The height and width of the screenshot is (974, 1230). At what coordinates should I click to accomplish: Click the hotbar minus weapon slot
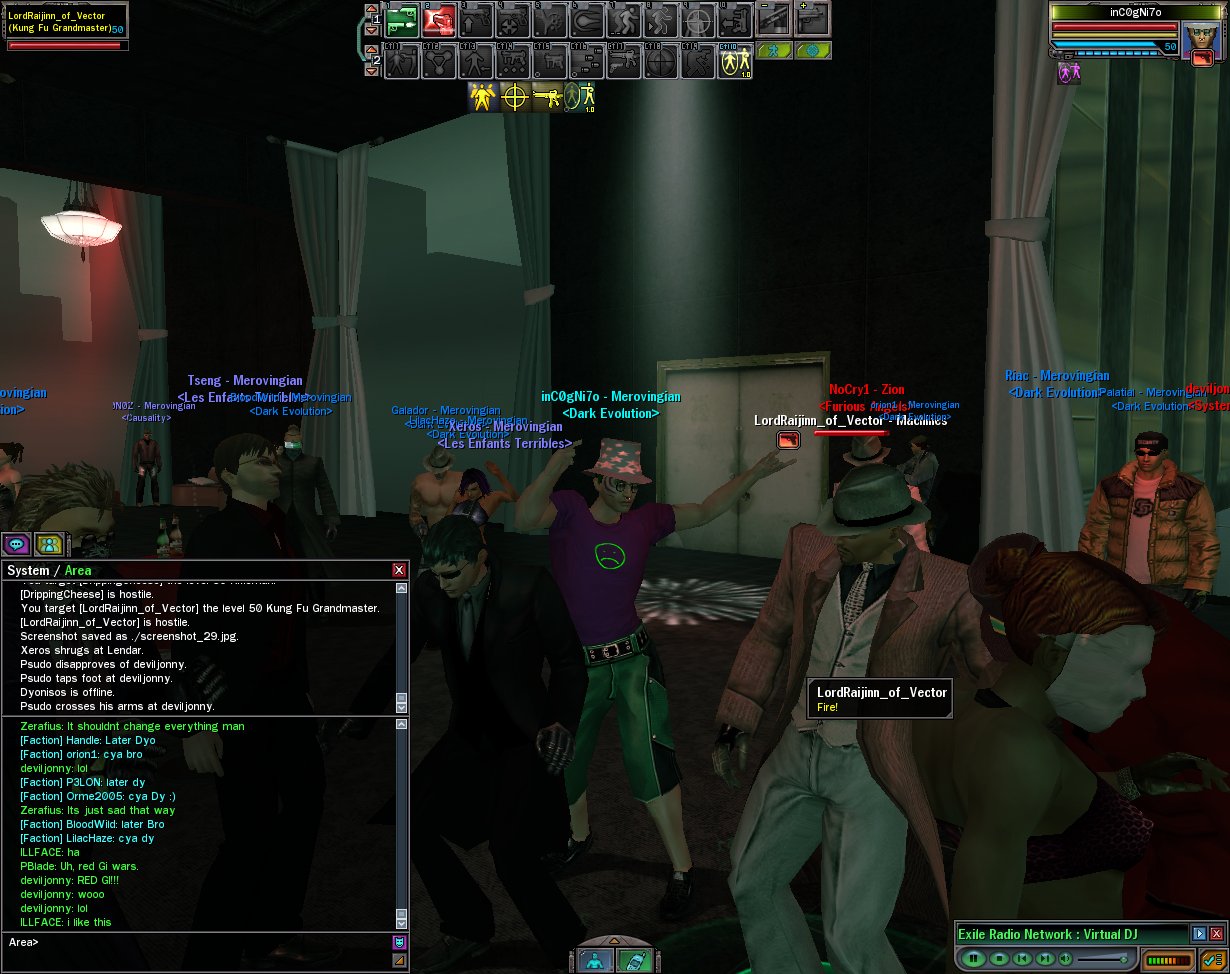coord(772,19)
